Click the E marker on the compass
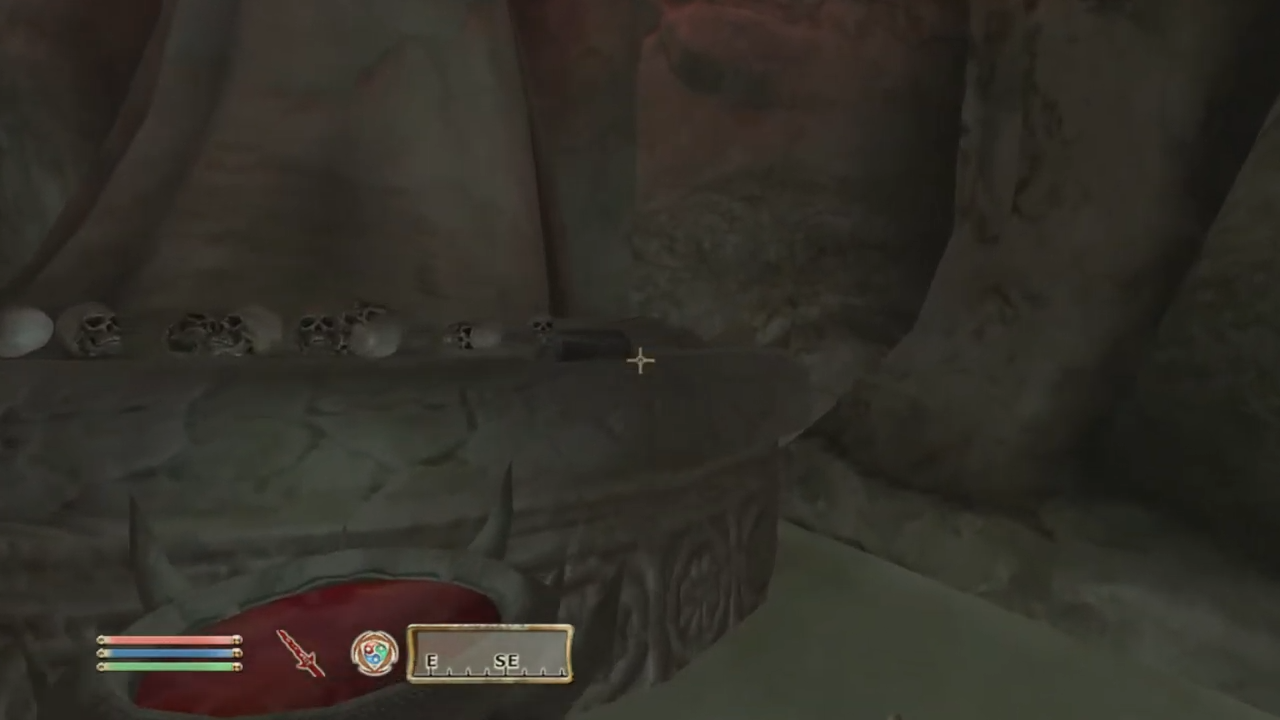Screen dimensions: 1280x720 point(431,661)
